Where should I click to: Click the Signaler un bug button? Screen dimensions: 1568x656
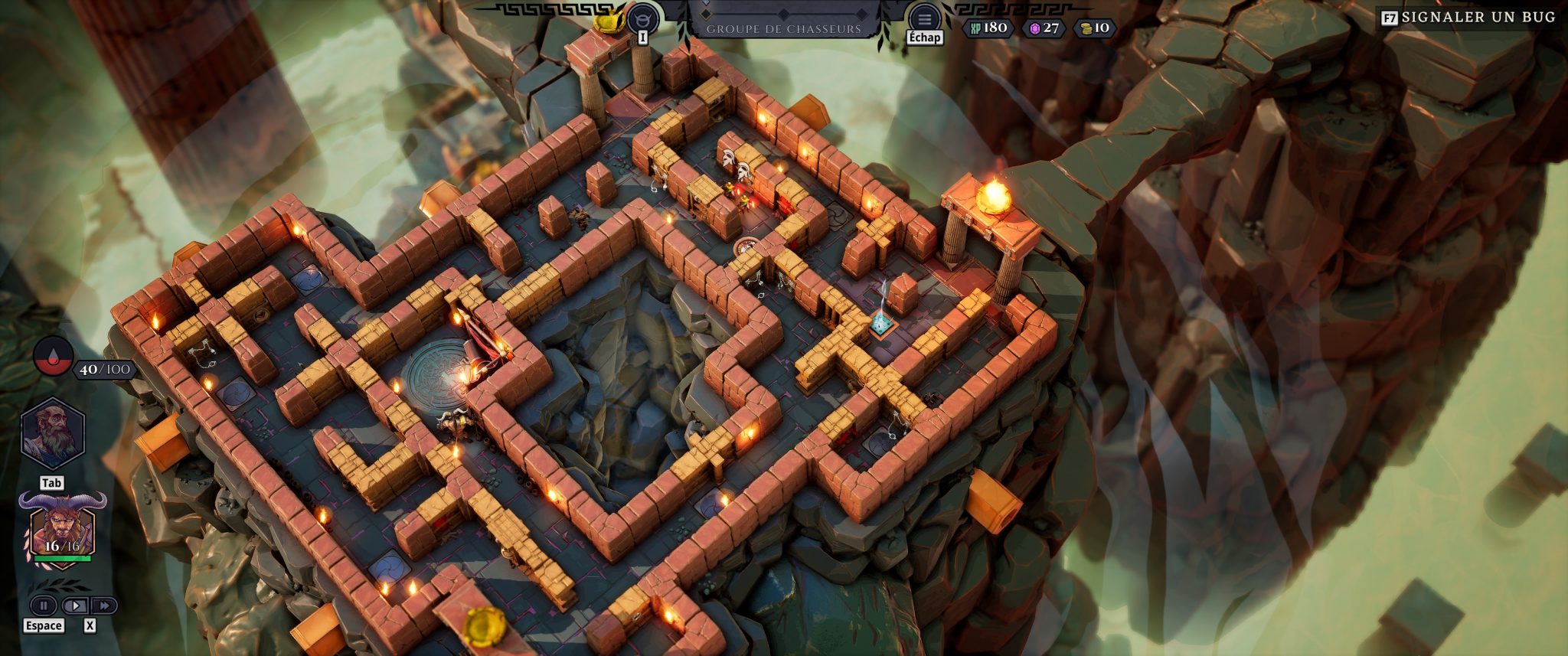[x=1468, y=17]
